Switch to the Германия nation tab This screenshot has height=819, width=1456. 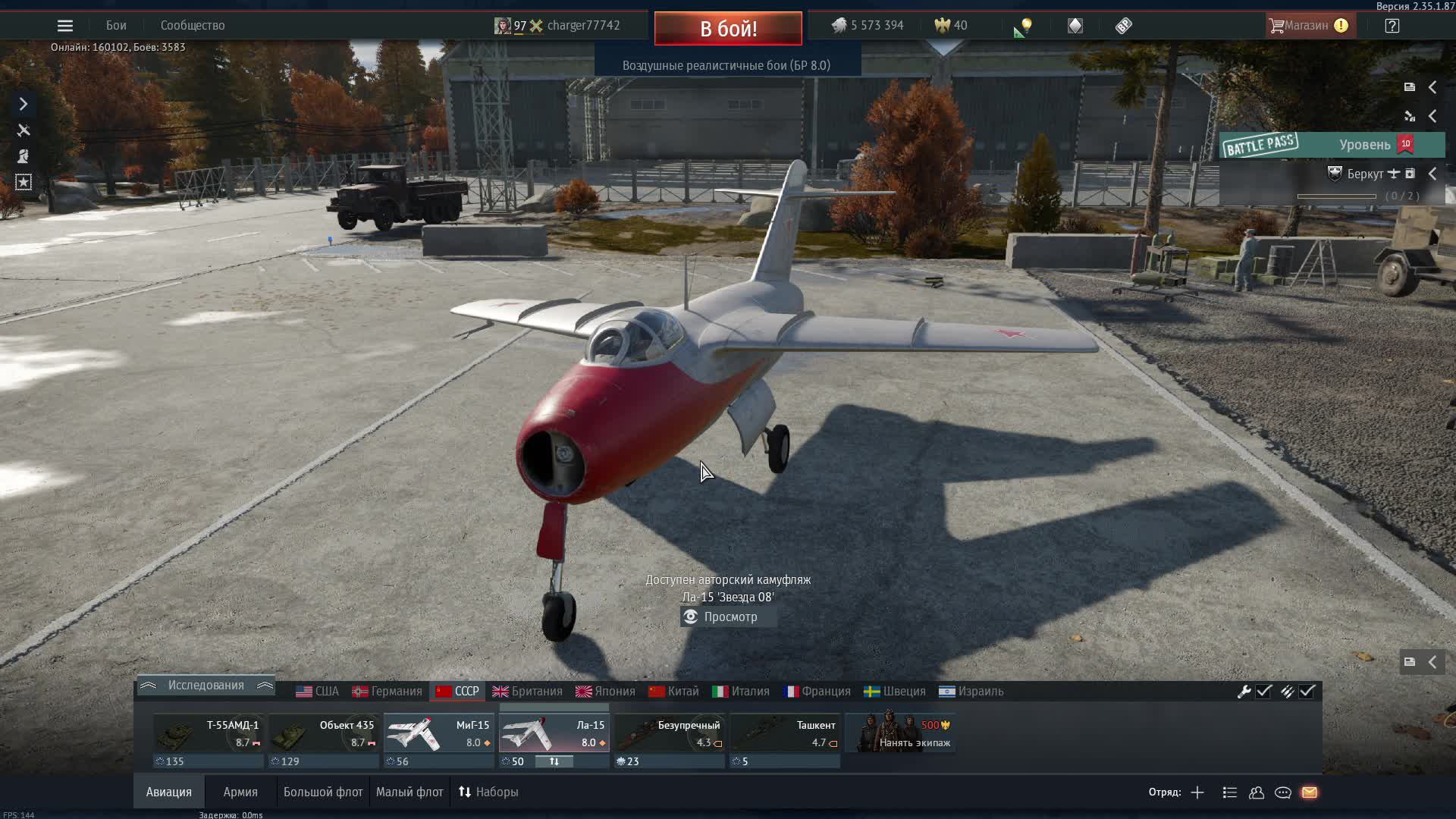pos(387,692)
